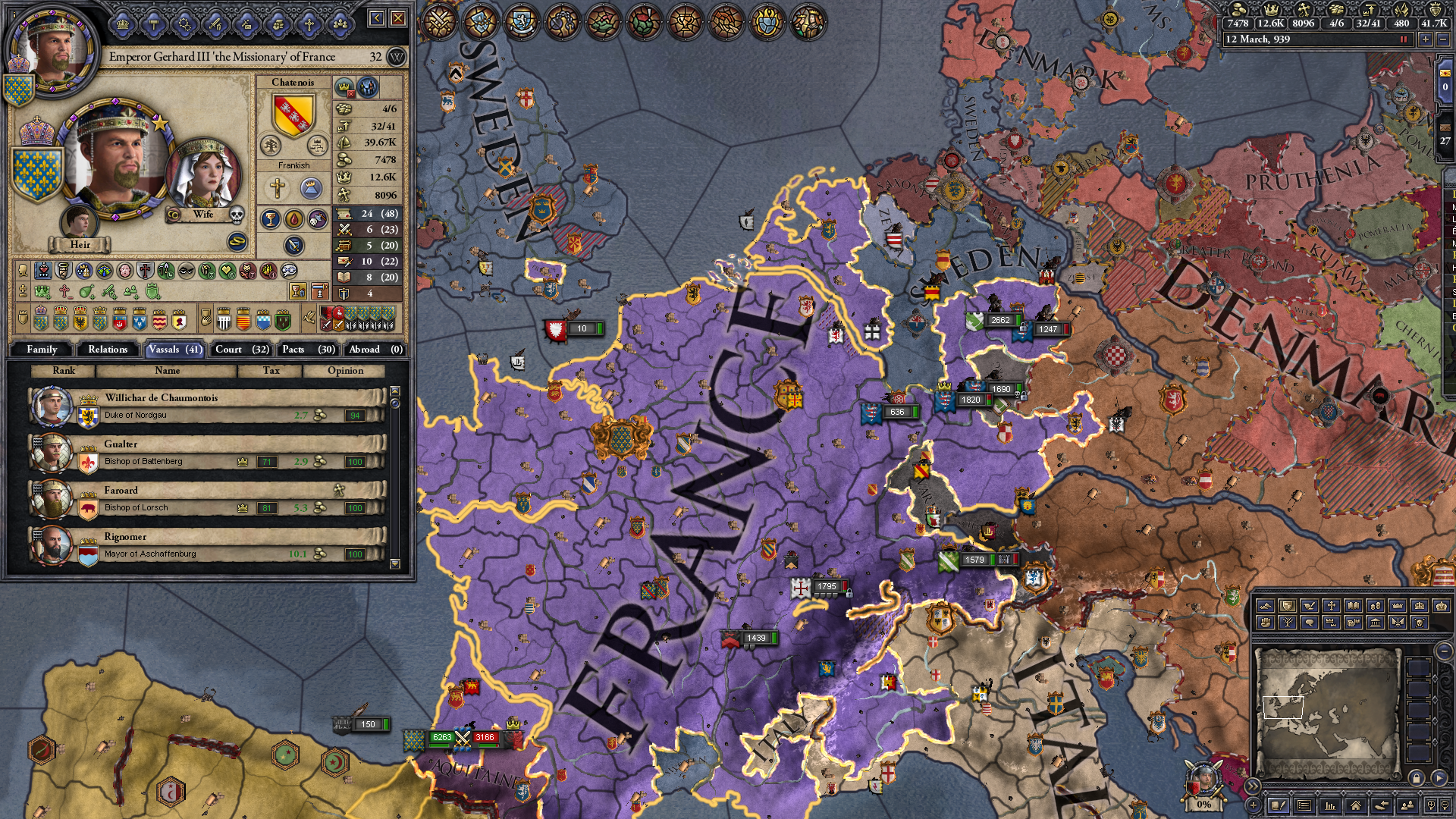The height and width of the screenshot is (819, 1456).
Task: Toggle the lock icon near the minimap
Action: click(1417, 778)
